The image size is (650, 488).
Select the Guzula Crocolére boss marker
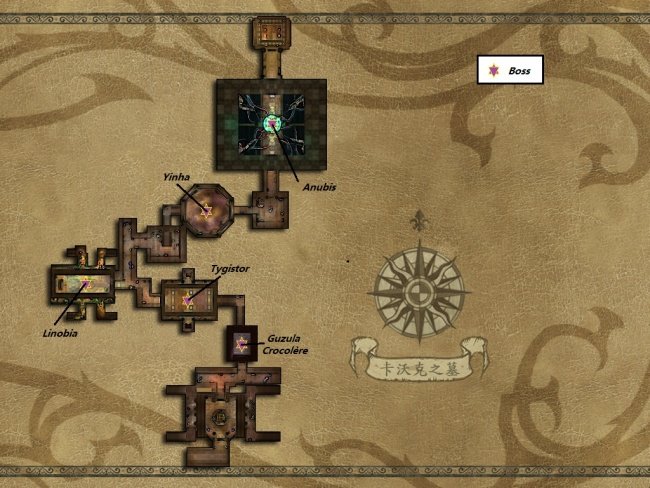point(241,345)
